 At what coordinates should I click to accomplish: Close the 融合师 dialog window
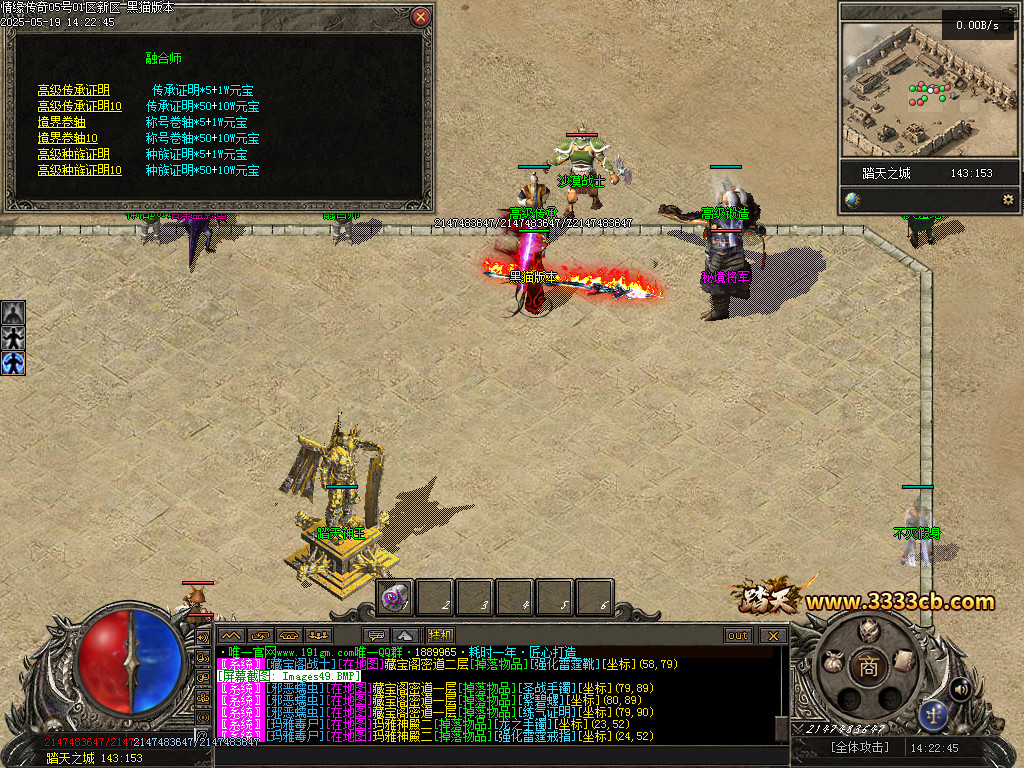(421, 17)
